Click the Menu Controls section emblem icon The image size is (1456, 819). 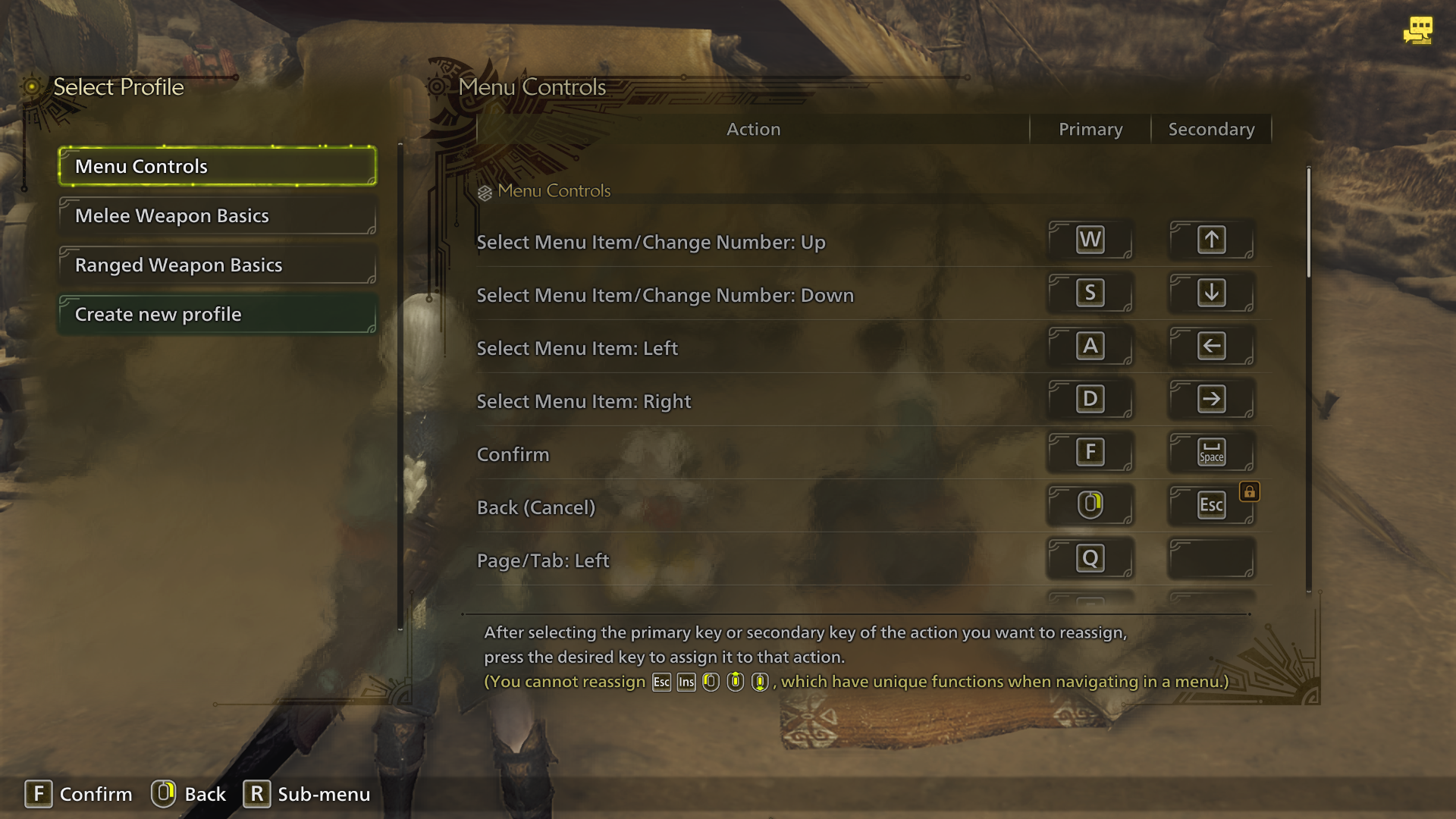tap(483, 190)
